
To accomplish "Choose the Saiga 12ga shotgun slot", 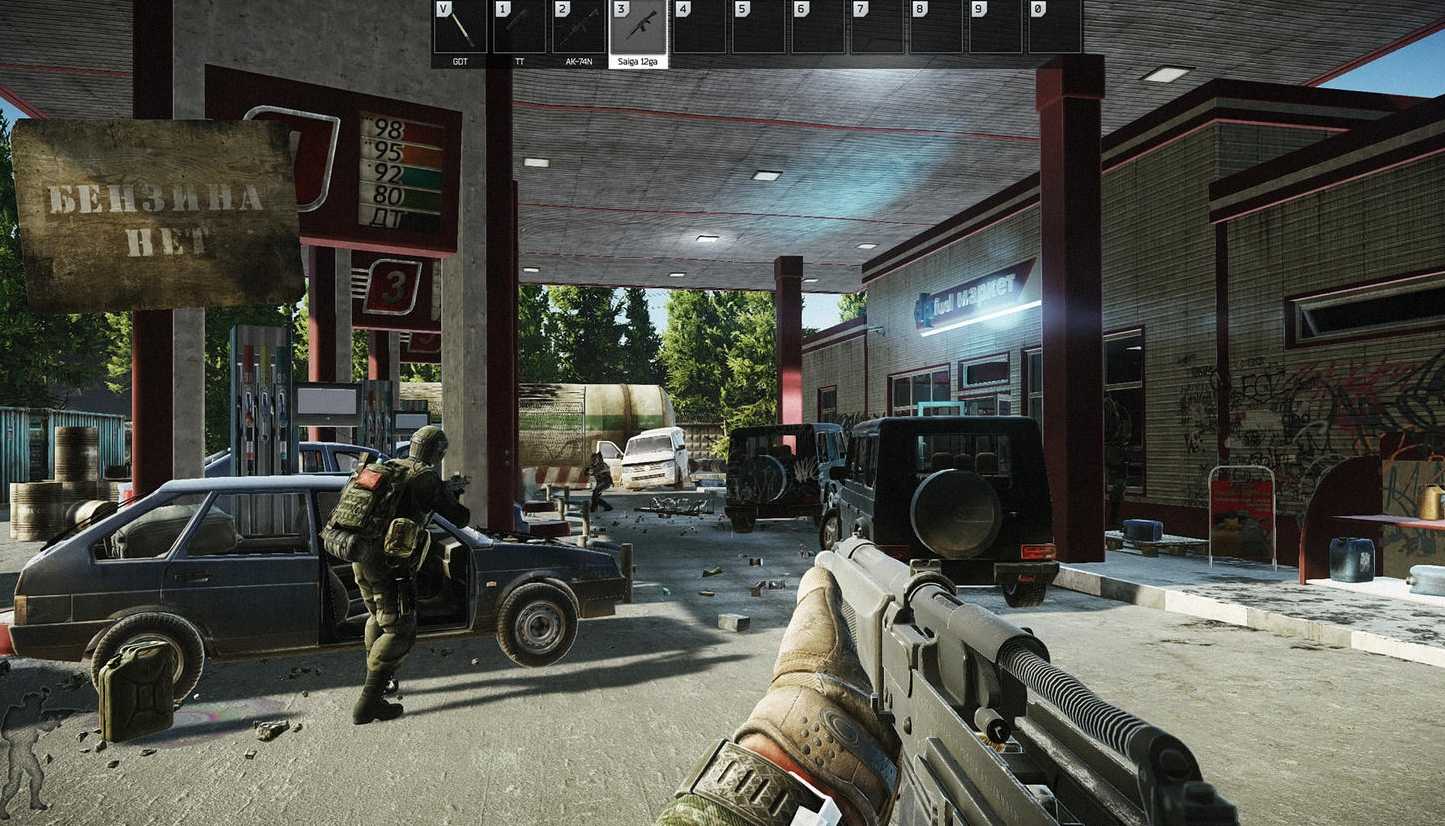I will point(638,28).
